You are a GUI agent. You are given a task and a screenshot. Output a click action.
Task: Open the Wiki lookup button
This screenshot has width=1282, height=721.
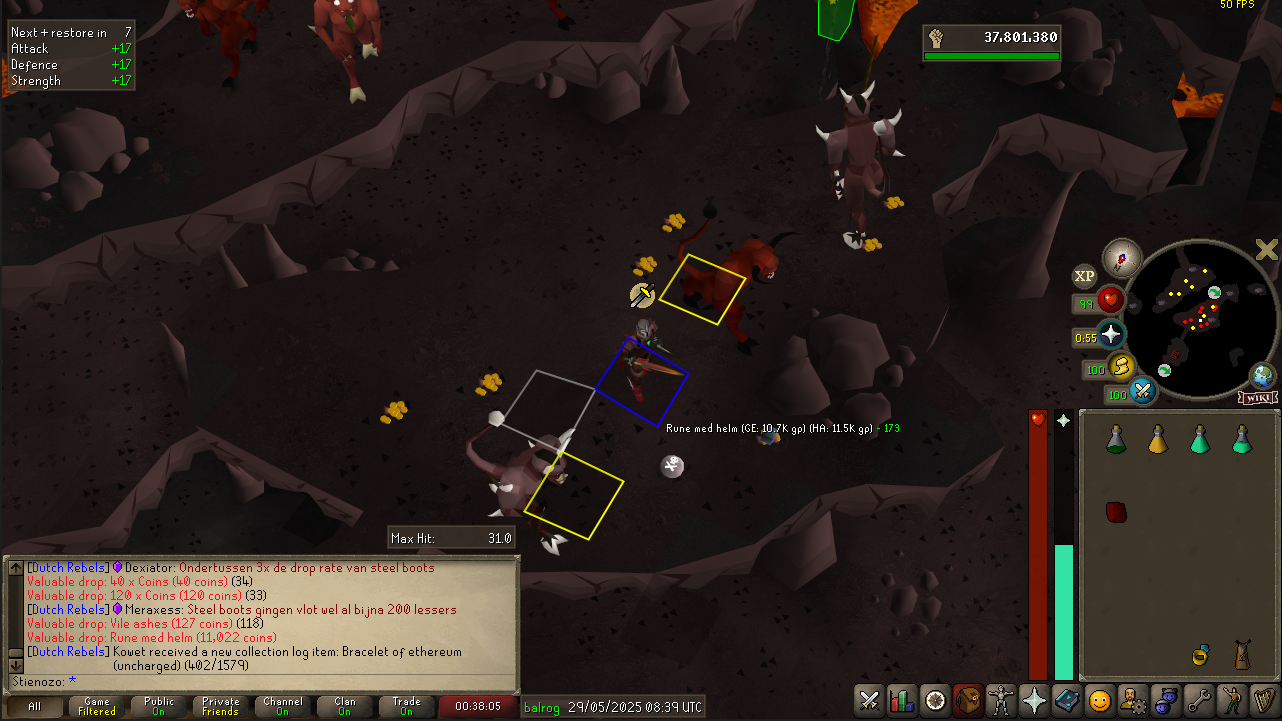(1258, 398)
